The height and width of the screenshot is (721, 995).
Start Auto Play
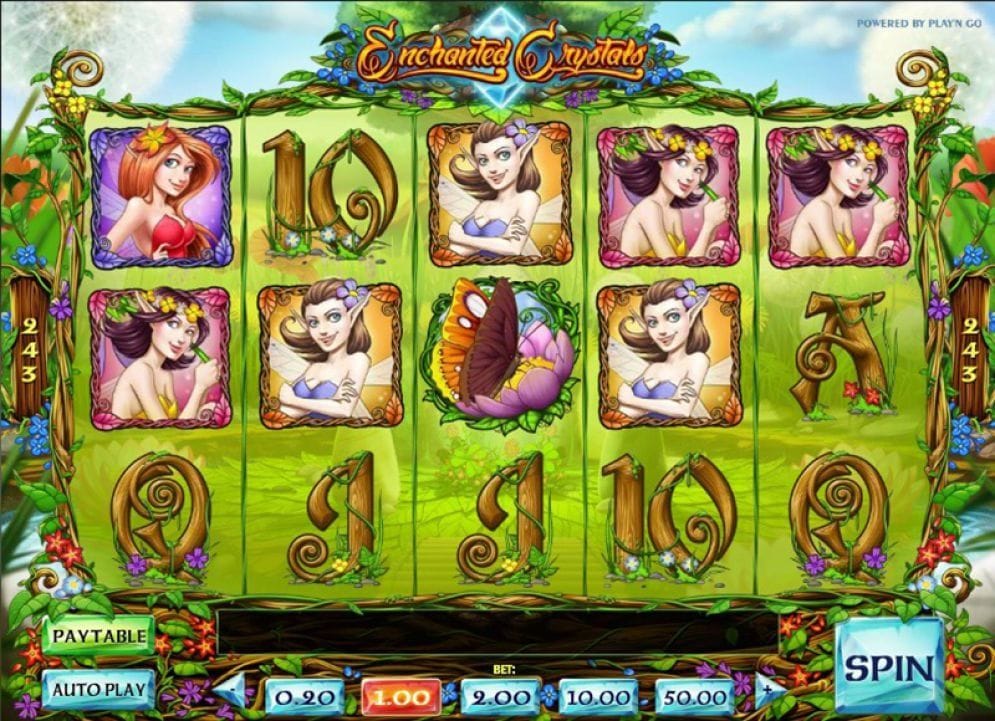pyautogui.click(x=98, y=688)
